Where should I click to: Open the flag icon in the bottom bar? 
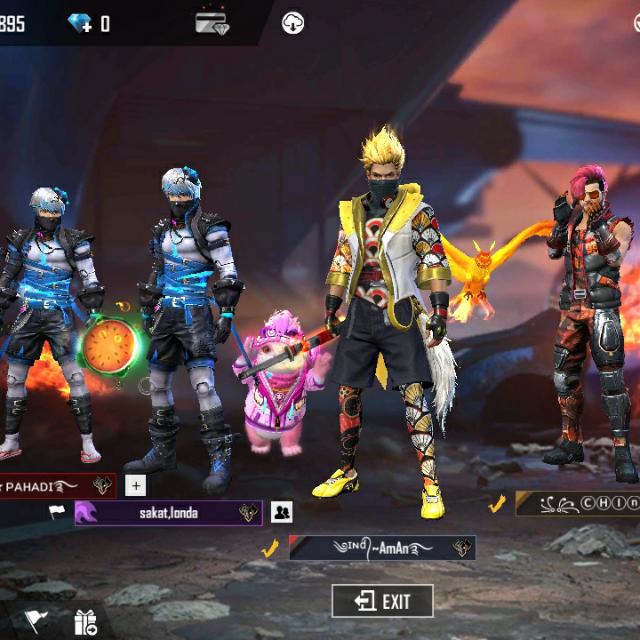coord(36,622)
